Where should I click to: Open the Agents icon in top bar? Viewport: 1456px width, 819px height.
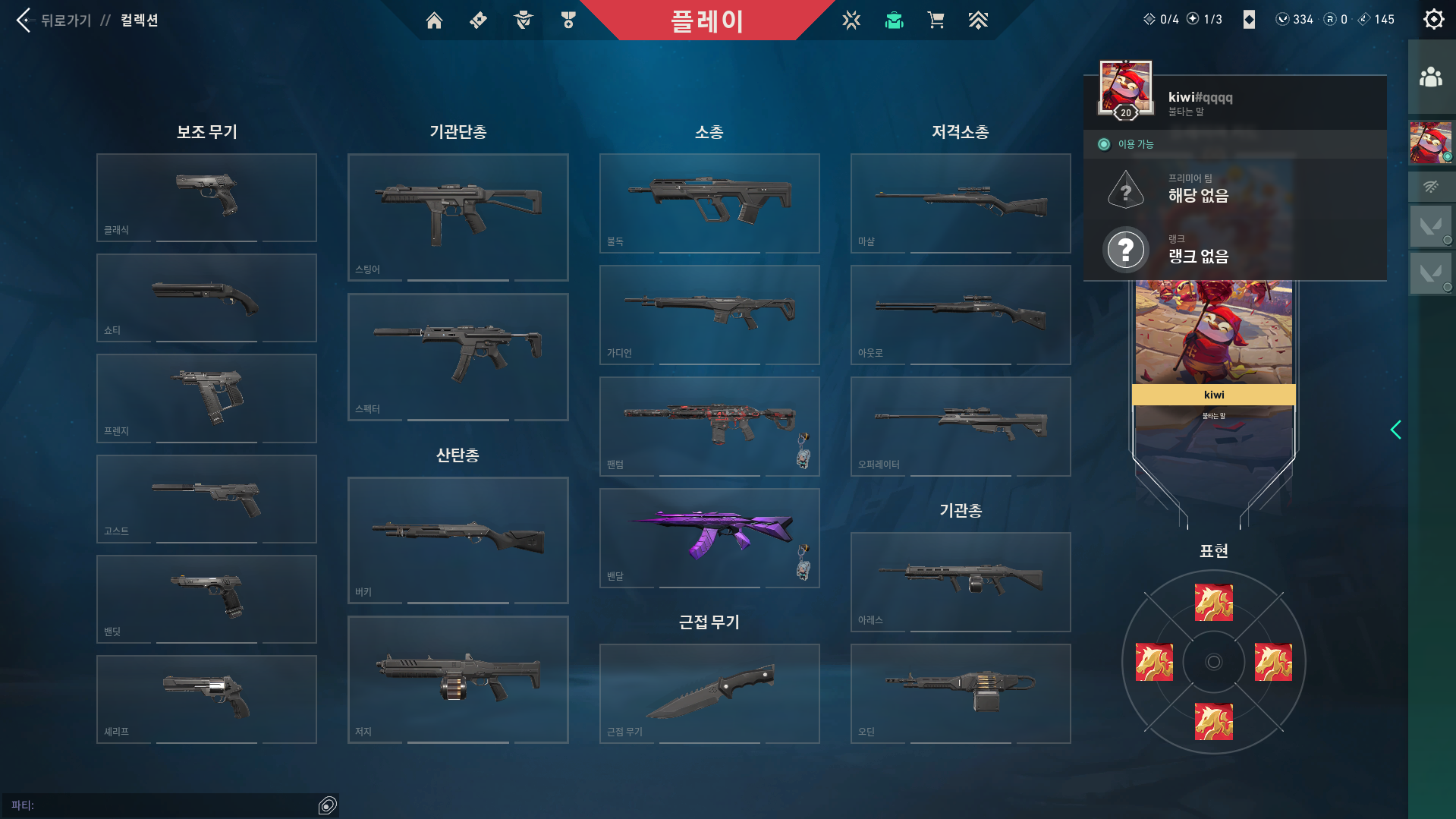click(x=521, y=20)
